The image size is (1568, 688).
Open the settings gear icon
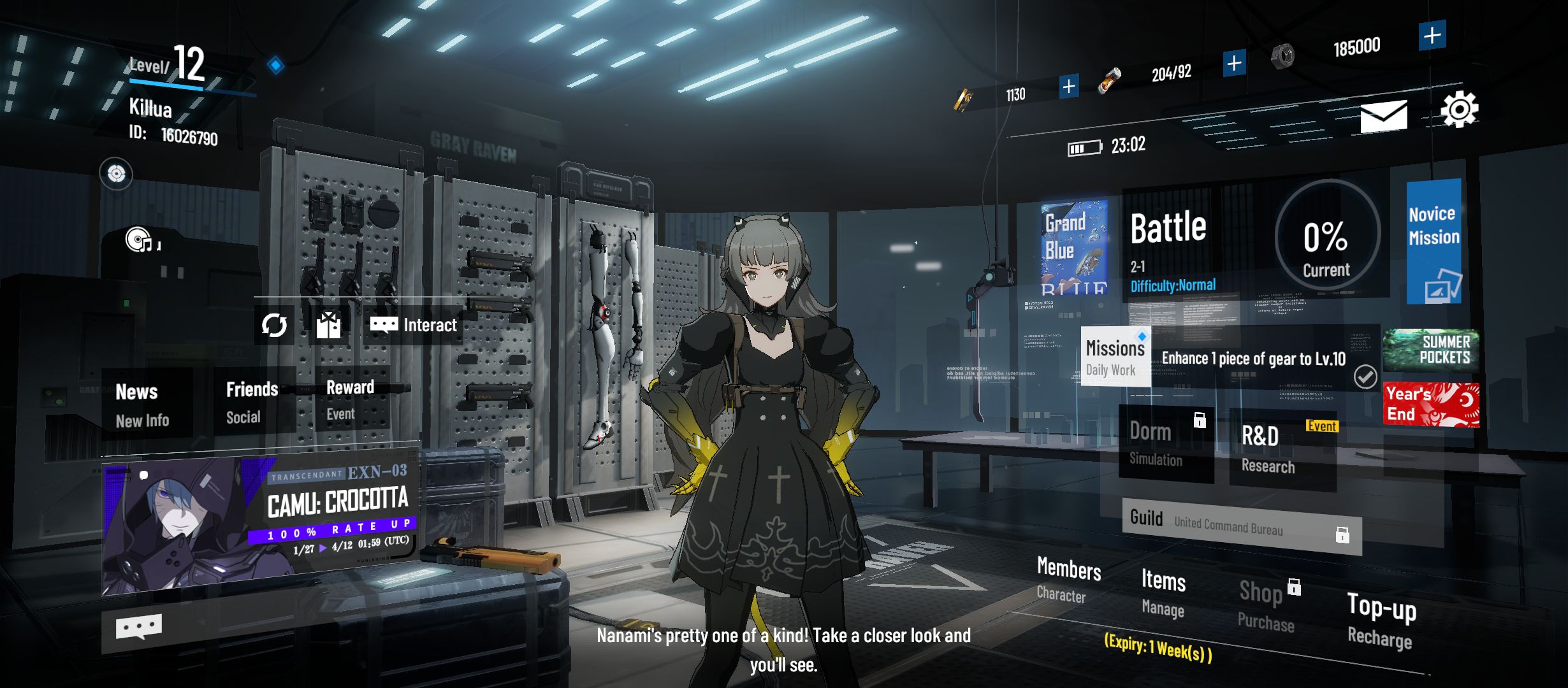click(1459, 110)
